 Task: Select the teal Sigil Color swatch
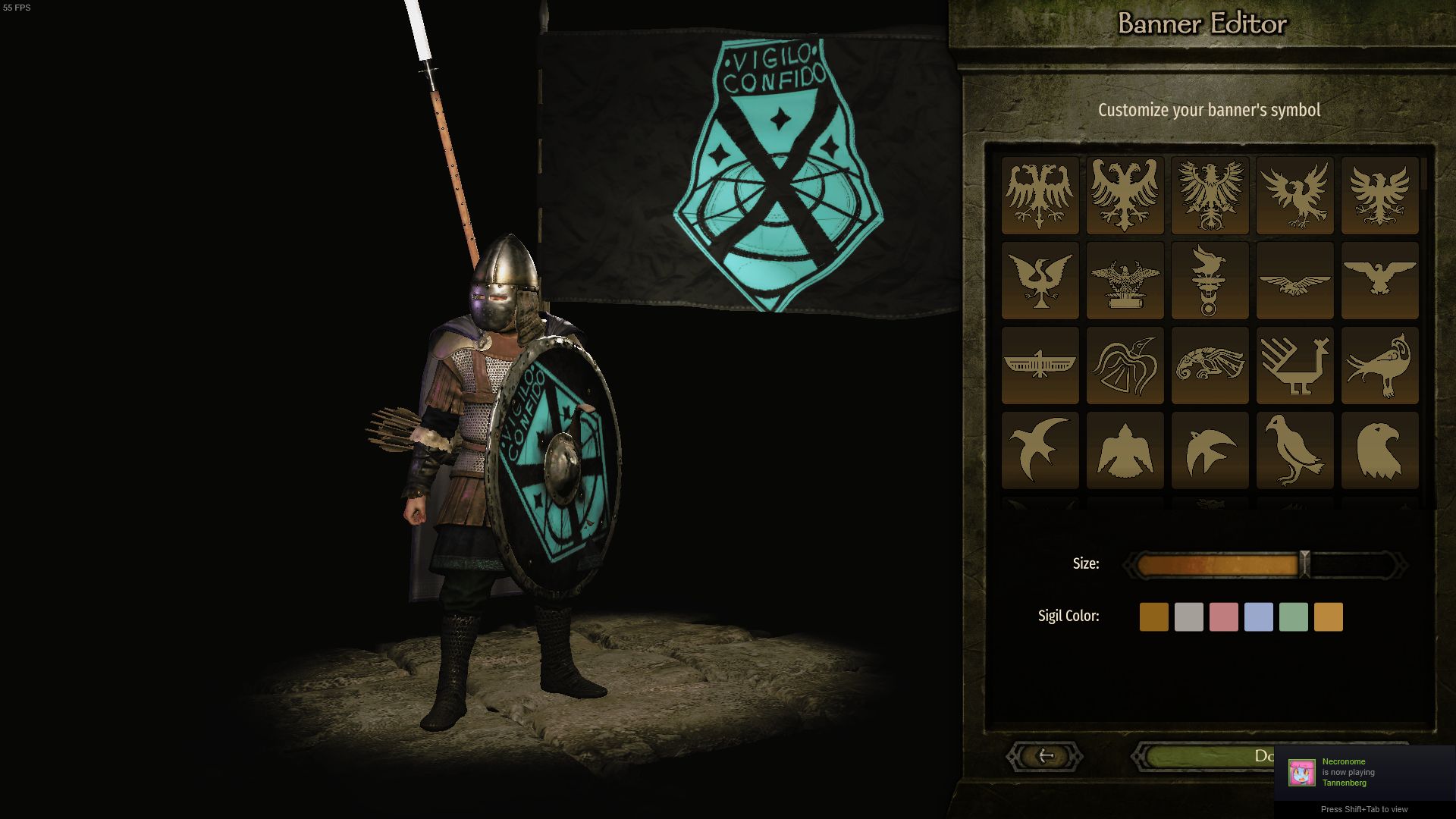tap(1294, 617)
